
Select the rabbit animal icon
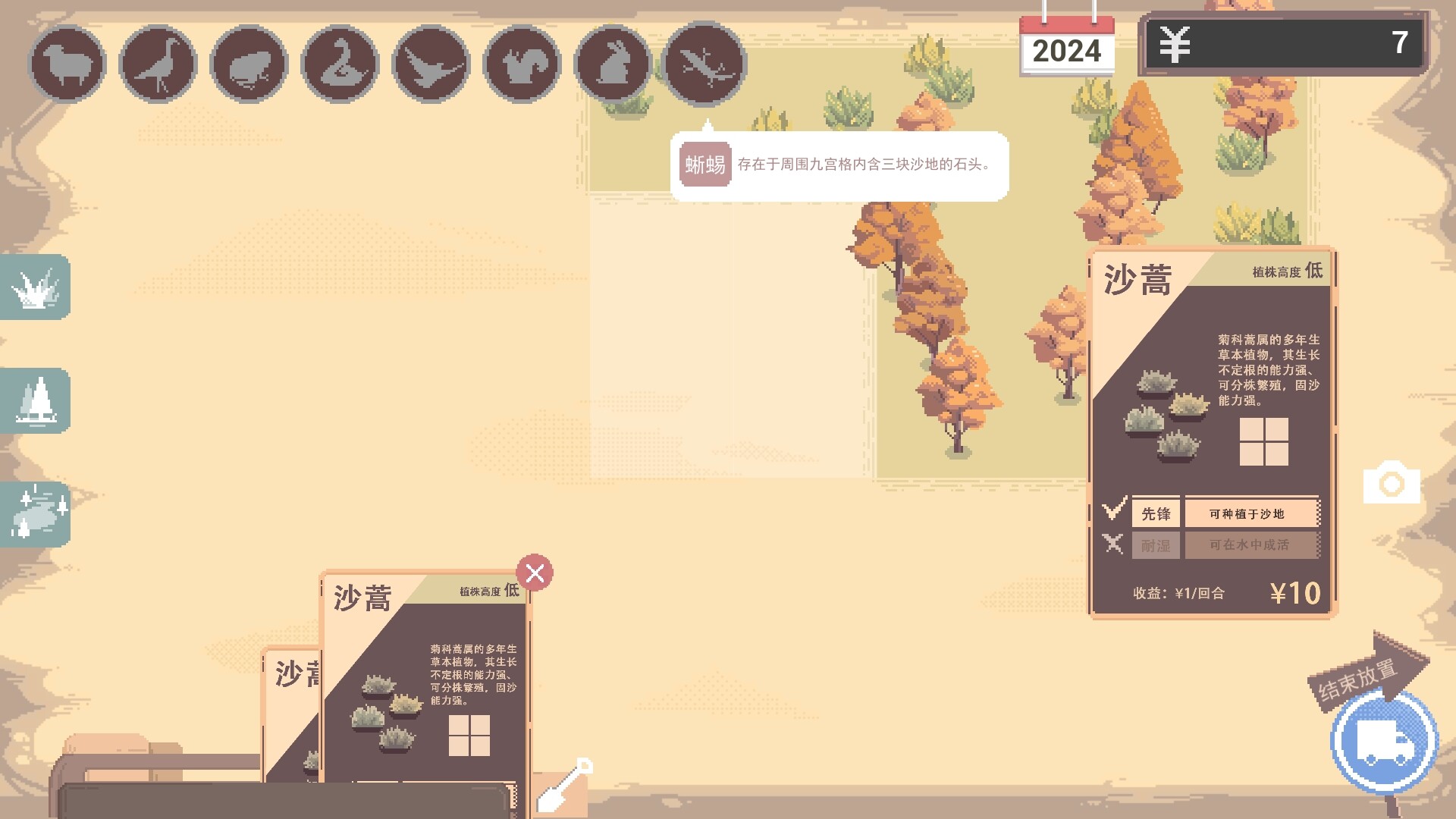click(611, 63)
